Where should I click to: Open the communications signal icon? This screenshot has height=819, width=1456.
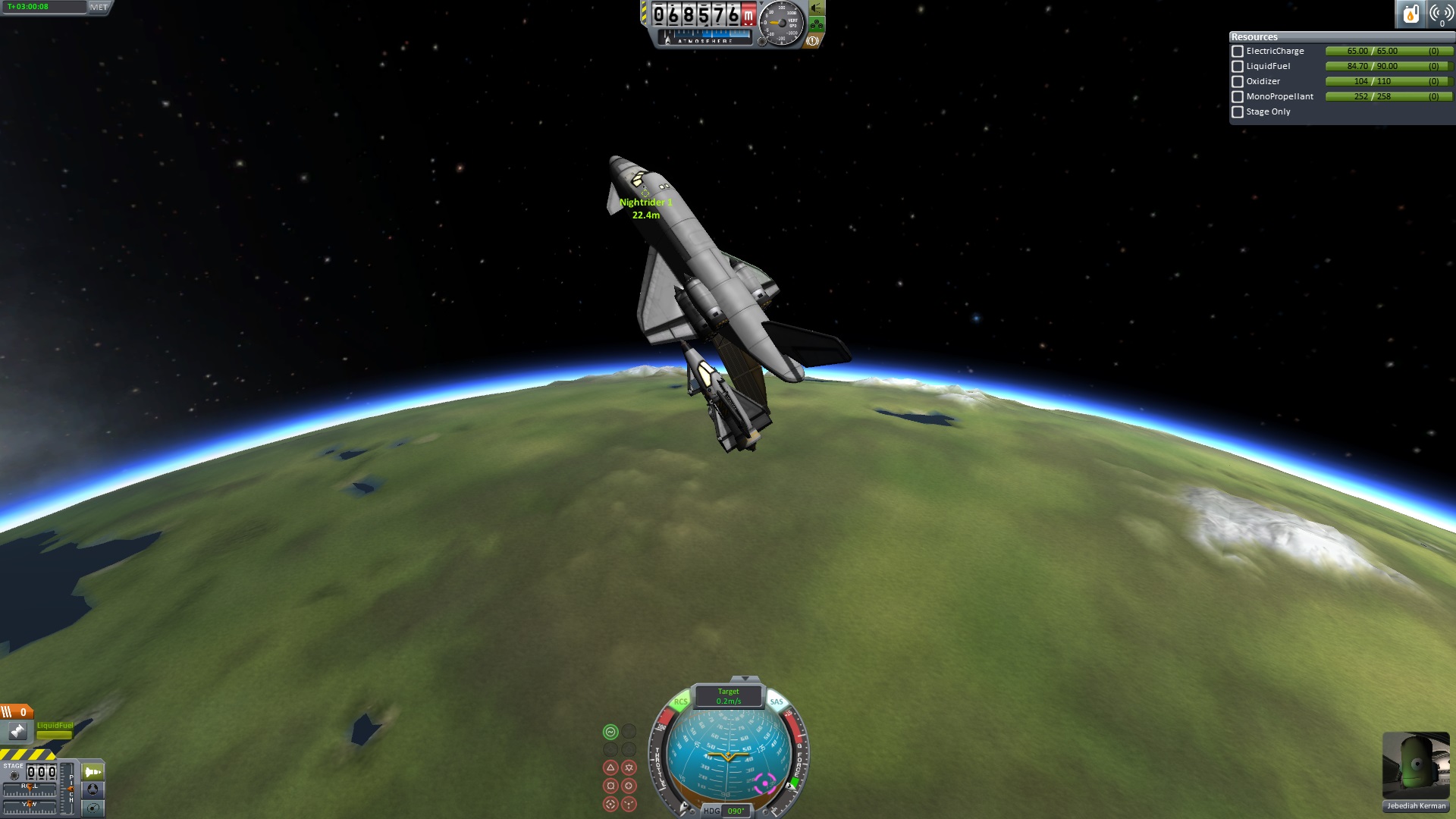click(1440, 14)
